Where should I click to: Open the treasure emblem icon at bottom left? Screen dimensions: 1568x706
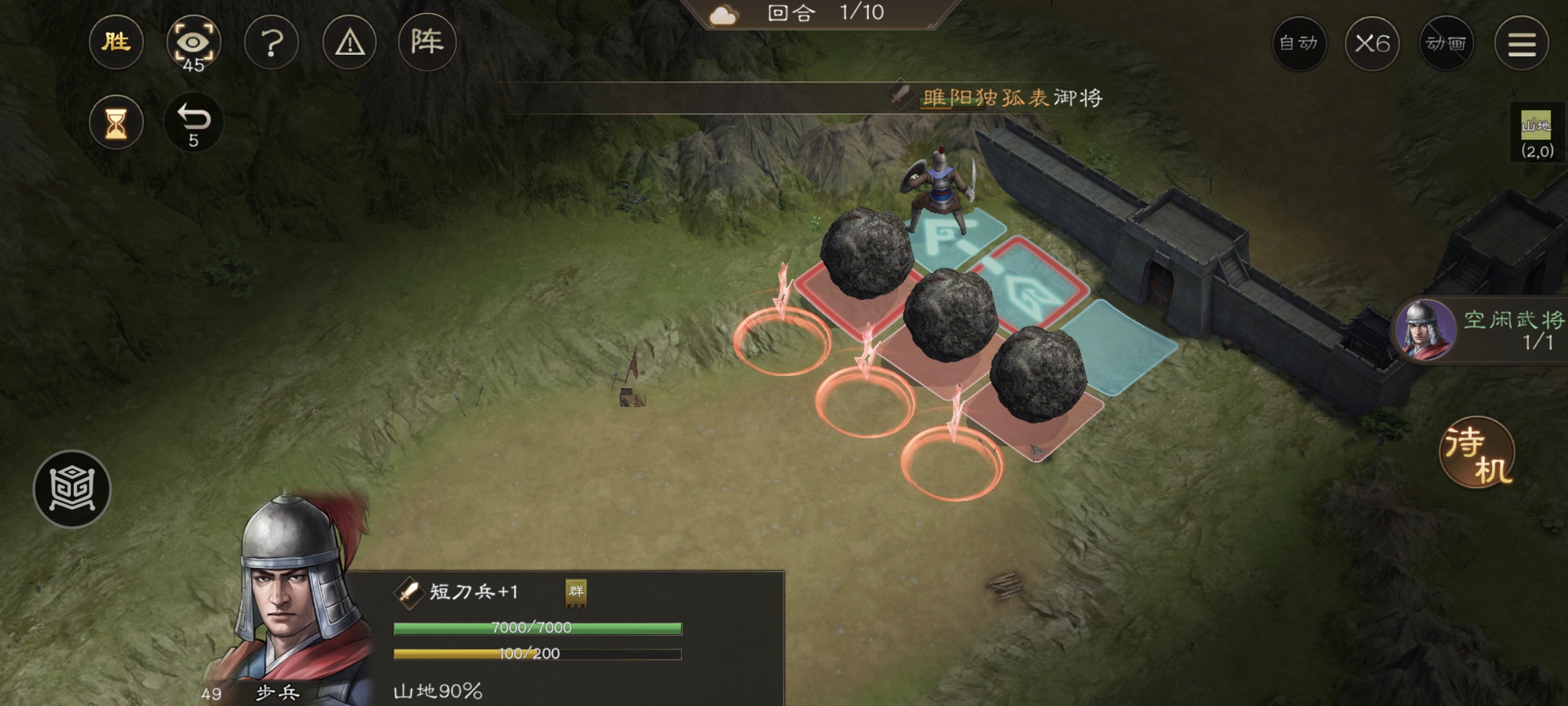pos(73,489)
